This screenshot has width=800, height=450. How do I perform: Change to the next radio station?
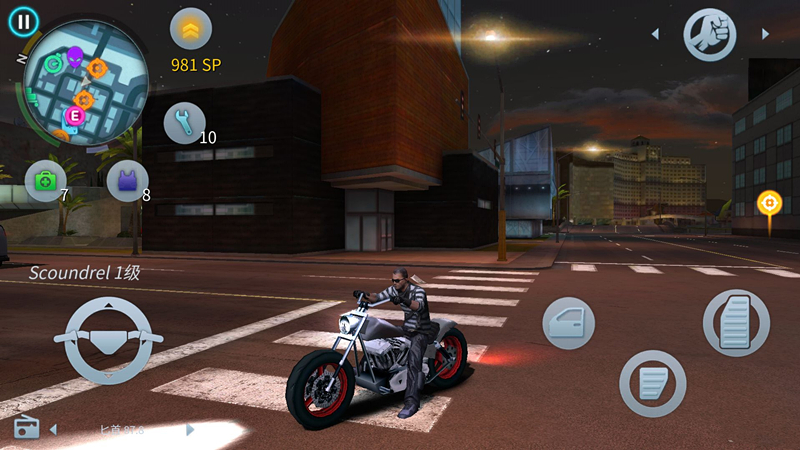tap(190, 430)
